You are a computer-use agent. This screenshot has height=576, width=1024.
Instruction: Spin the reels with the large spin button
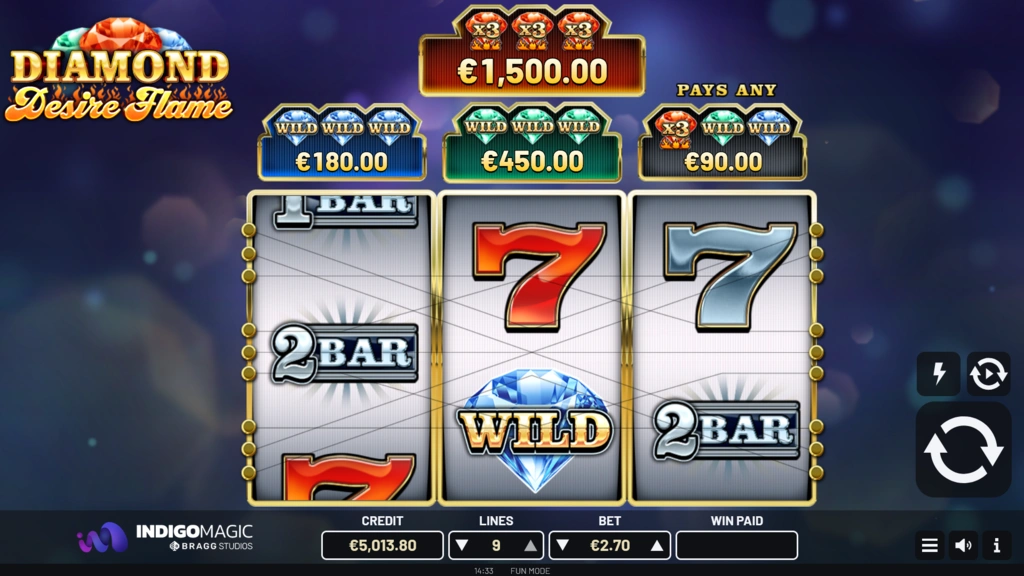point(963,450)
